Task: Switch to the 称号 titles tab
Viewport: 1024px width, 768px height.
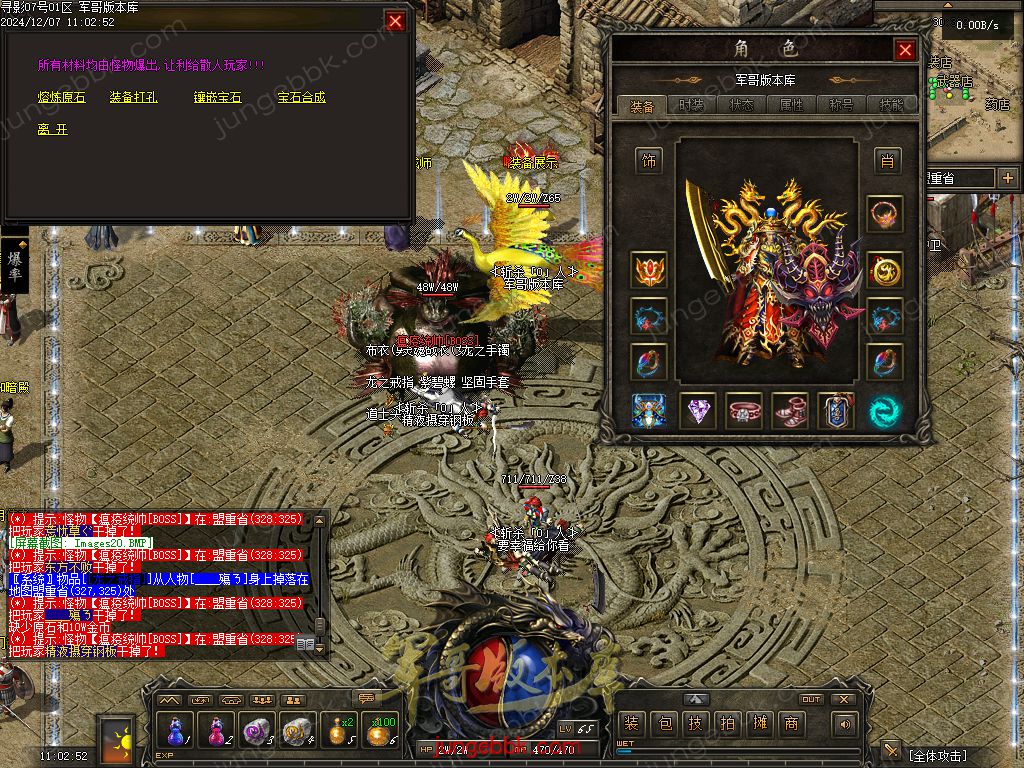Action: 841,105
